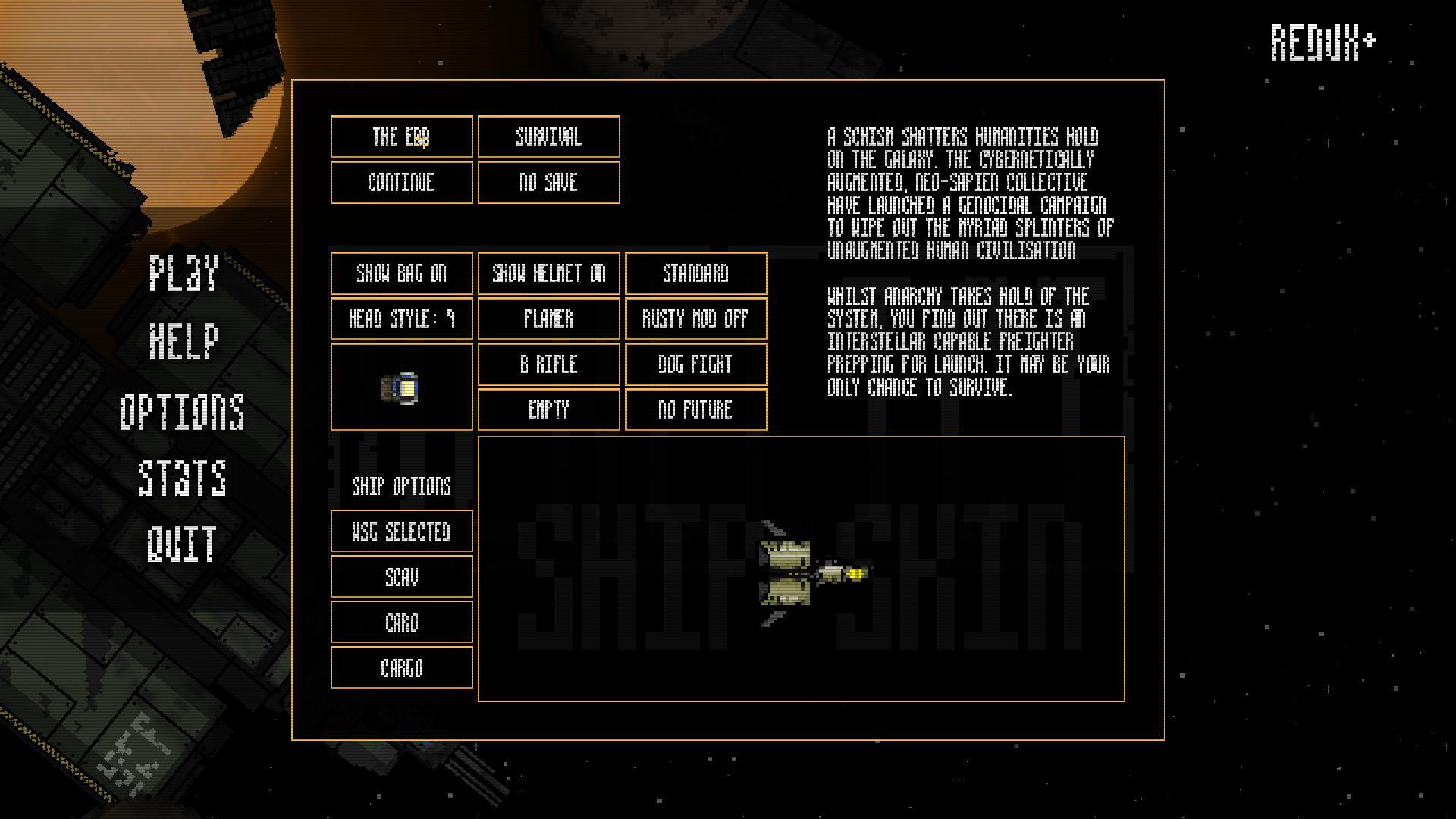
Task: Toggle SHOW BAG ON option
Action: pyautogui.click(x=402, y=274)
